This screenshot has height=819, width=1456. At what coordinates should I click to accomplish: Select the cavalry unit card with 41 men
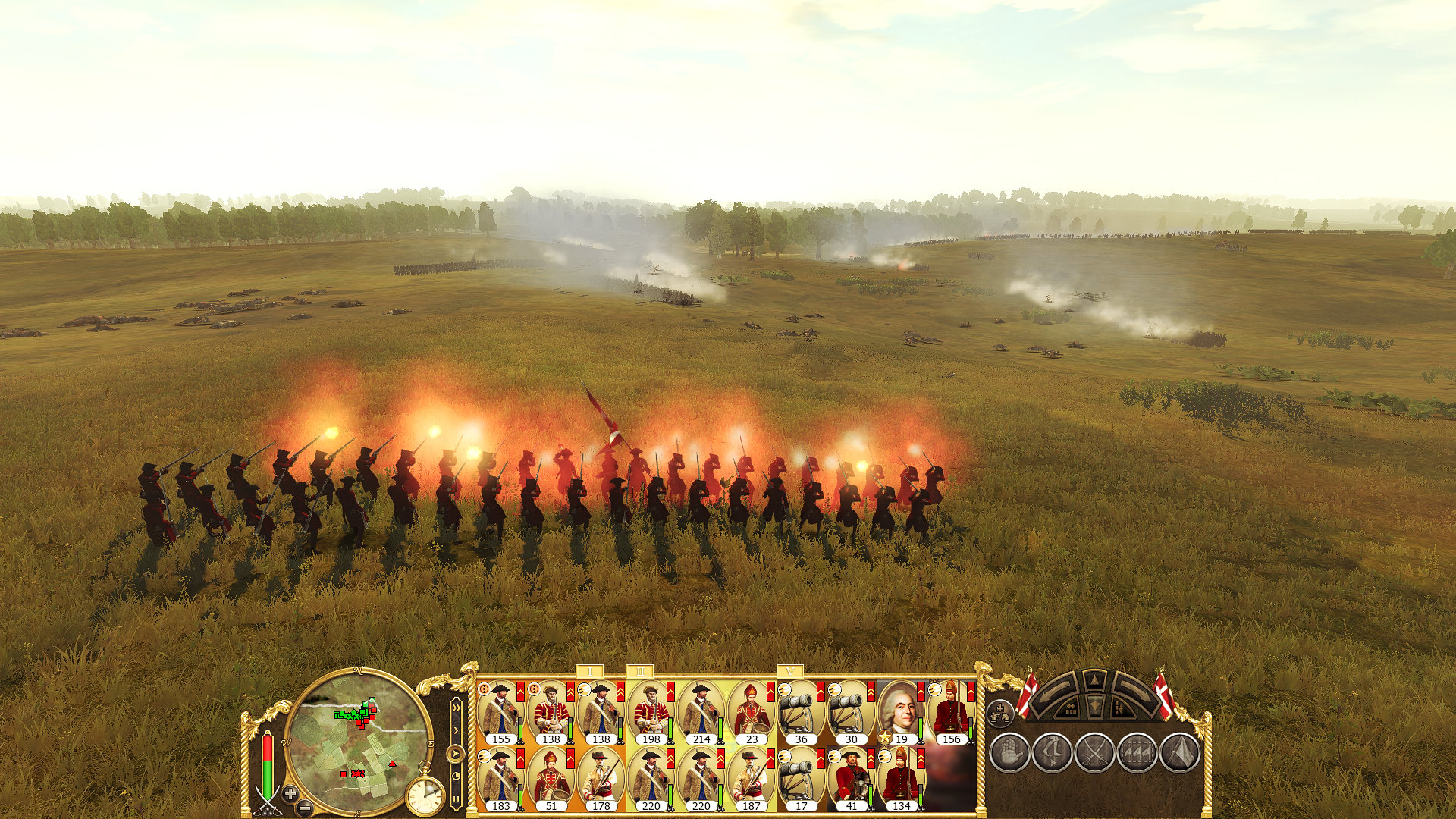pyautogui.click(x=851, y=780)
